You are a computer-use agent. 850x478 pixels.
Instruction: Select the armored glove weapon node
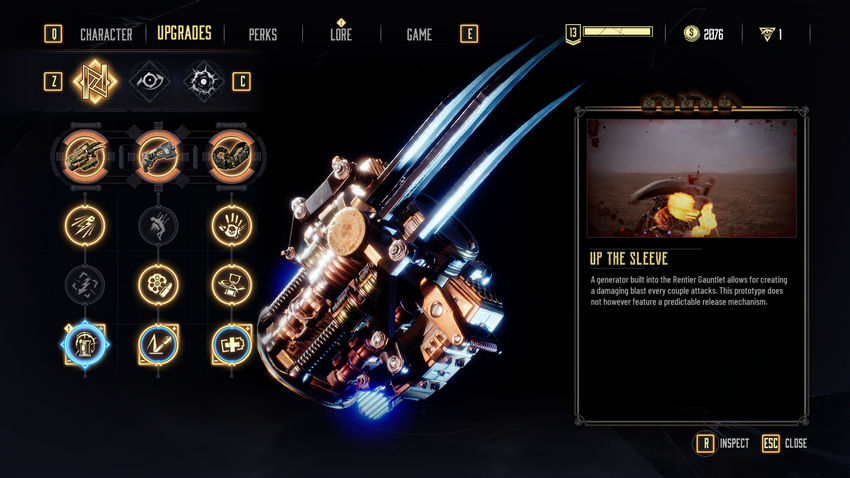pos(232,155)
